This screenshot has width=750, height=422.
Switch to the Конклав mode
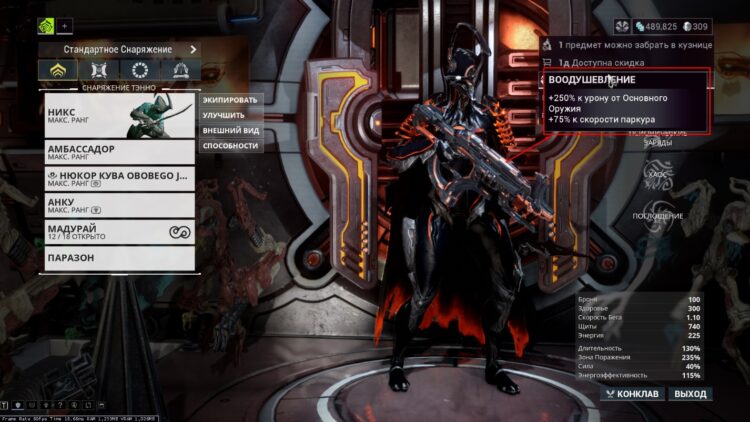(632, 394)
